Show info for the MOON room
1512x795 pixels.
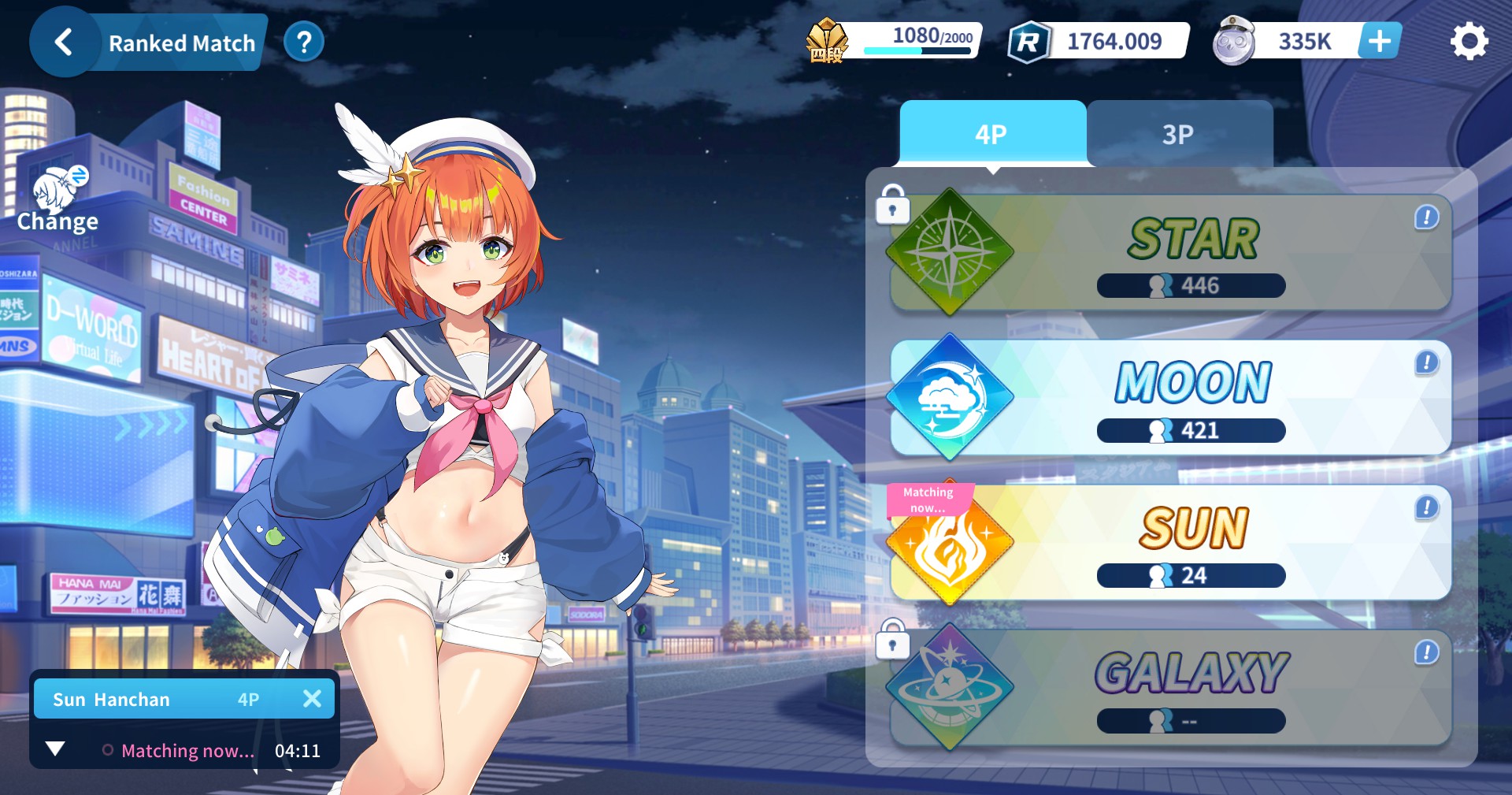(x=1426, y=362)
